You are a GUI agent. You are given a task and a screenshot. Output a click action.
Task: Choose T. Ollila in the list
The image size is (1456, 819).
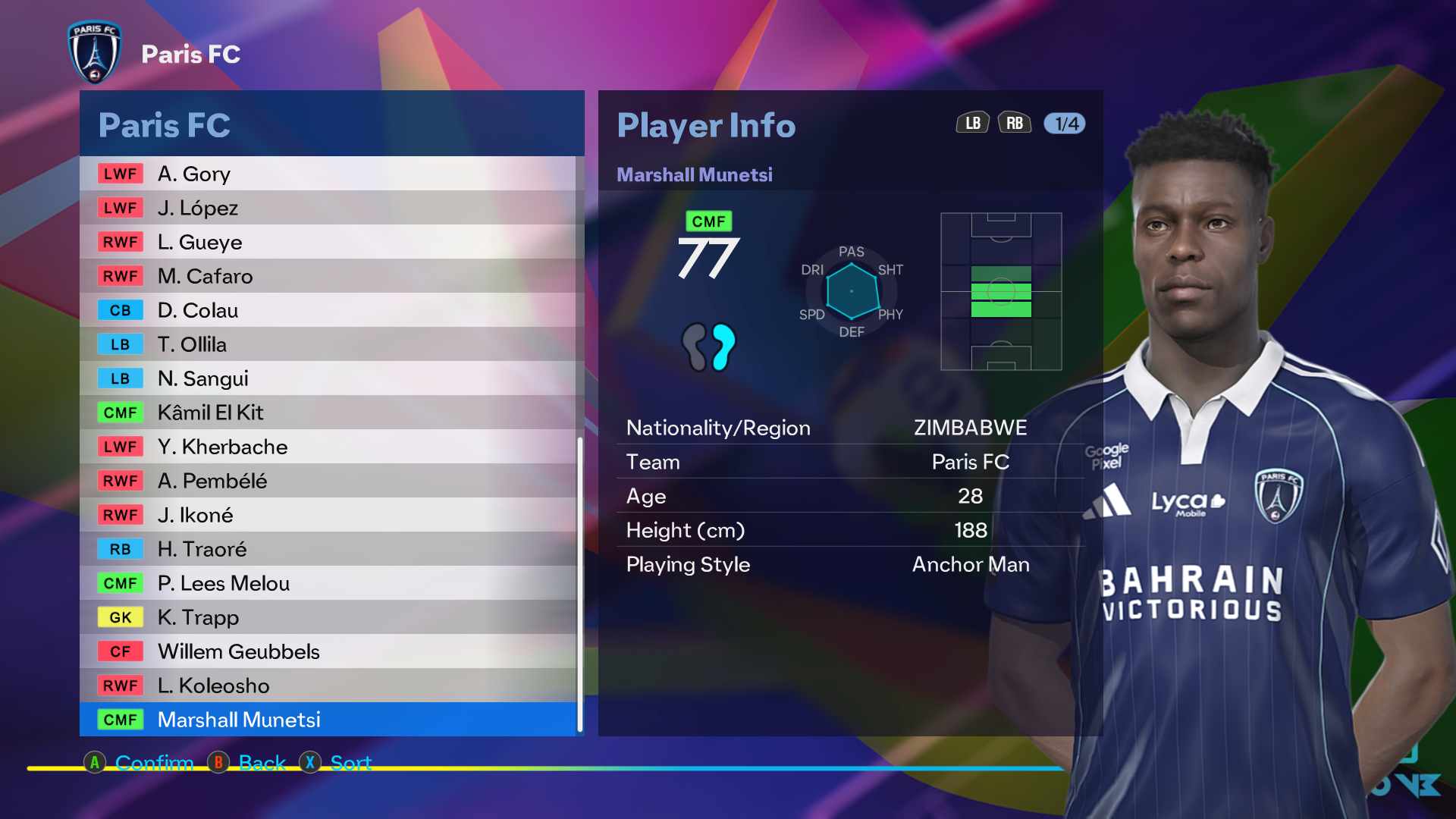point(328,344)
